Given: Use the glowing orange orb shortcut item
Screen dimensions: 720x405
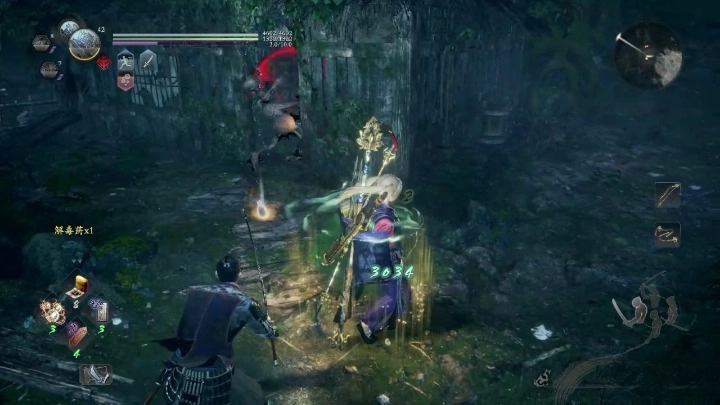Looking at the screenshot, I should tap(51, 311).
